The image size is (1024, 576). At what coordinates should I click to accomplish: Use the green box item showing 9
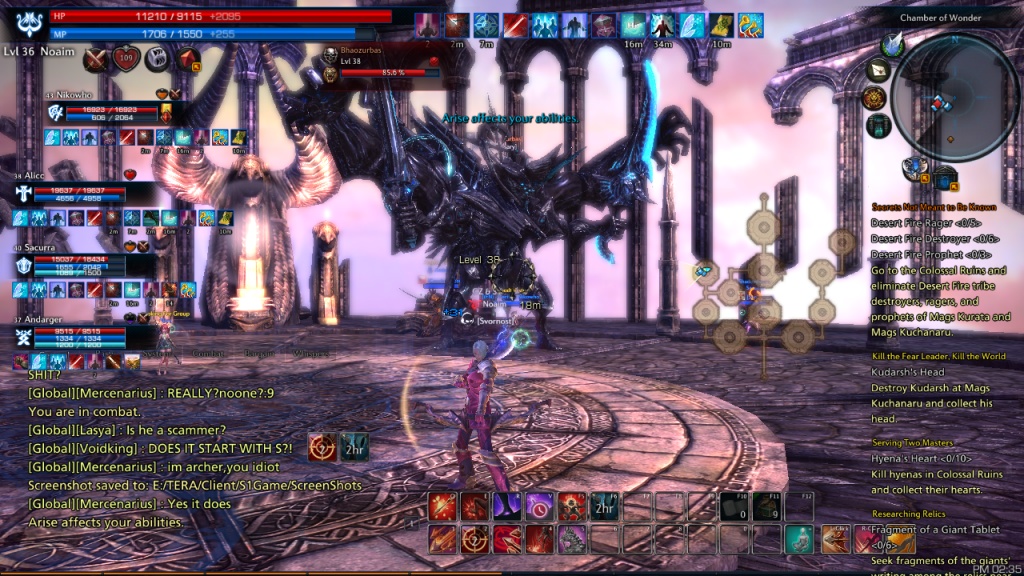pyautogui.click(x=767, y=507)
